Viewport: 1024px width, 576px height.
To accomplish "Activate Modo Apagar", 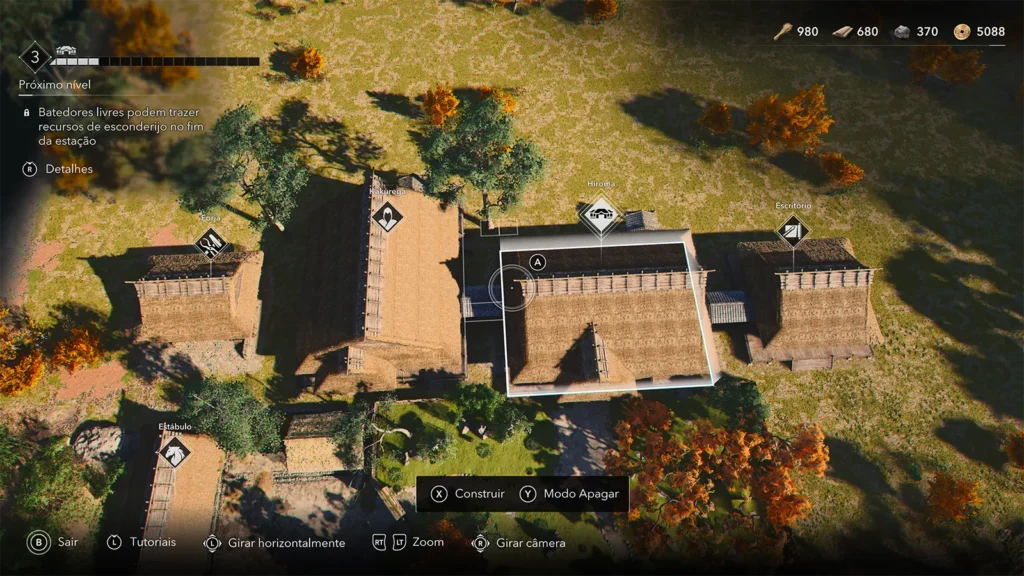I will 570,494.
